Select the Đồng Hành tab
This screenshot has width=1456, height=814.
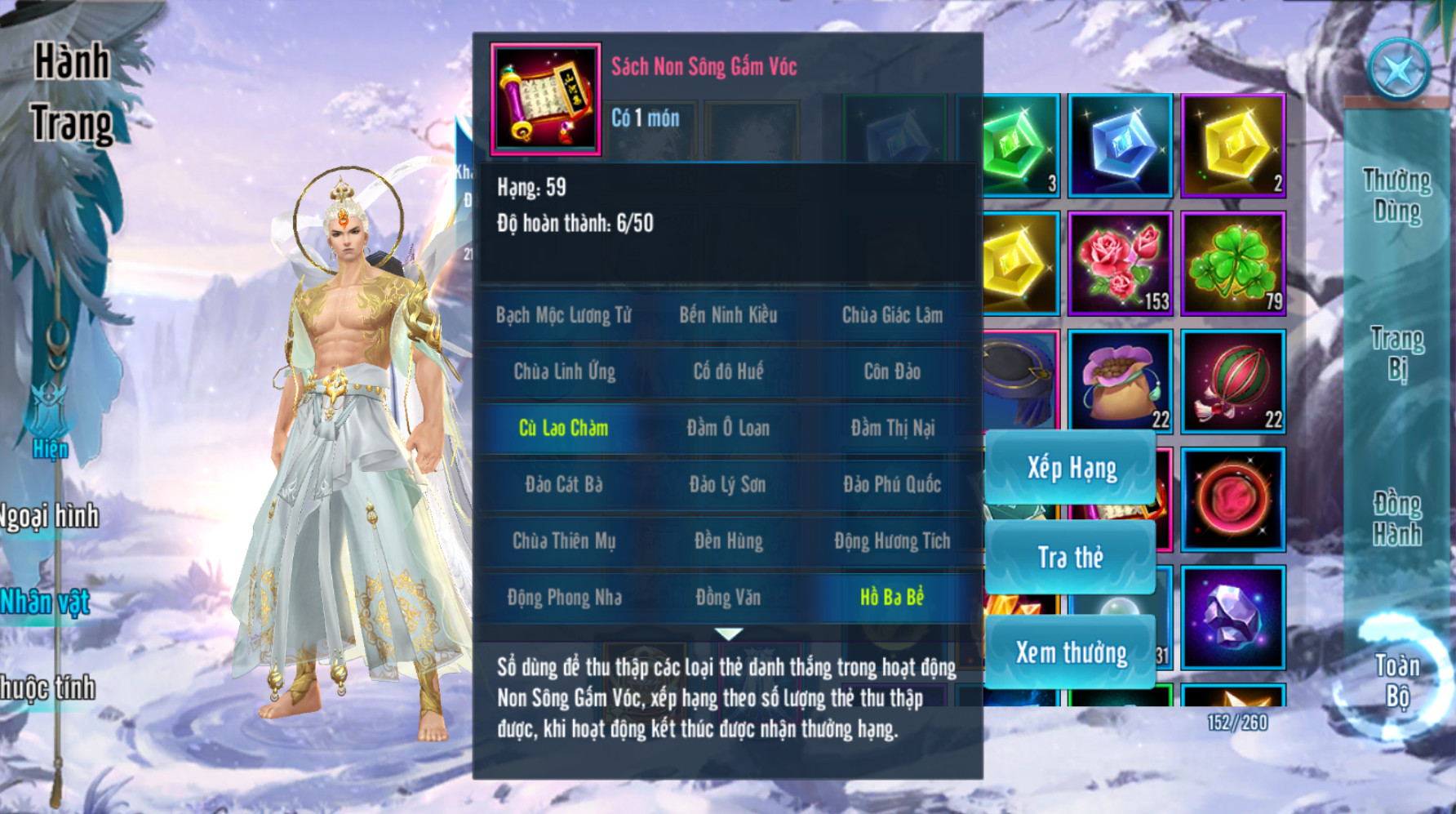tap(1396, 519)
